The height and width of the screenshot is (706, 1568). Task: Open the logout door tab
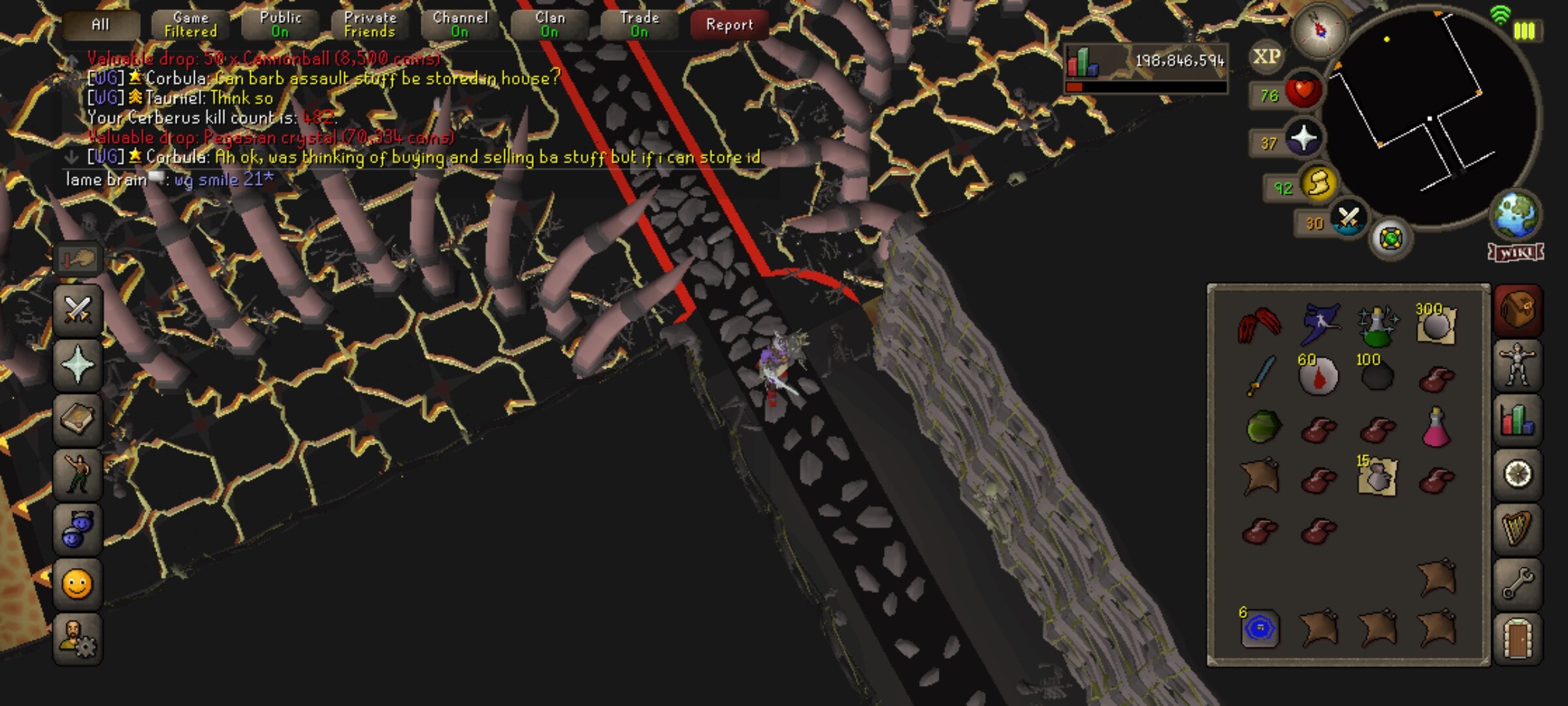(1517, 639)
